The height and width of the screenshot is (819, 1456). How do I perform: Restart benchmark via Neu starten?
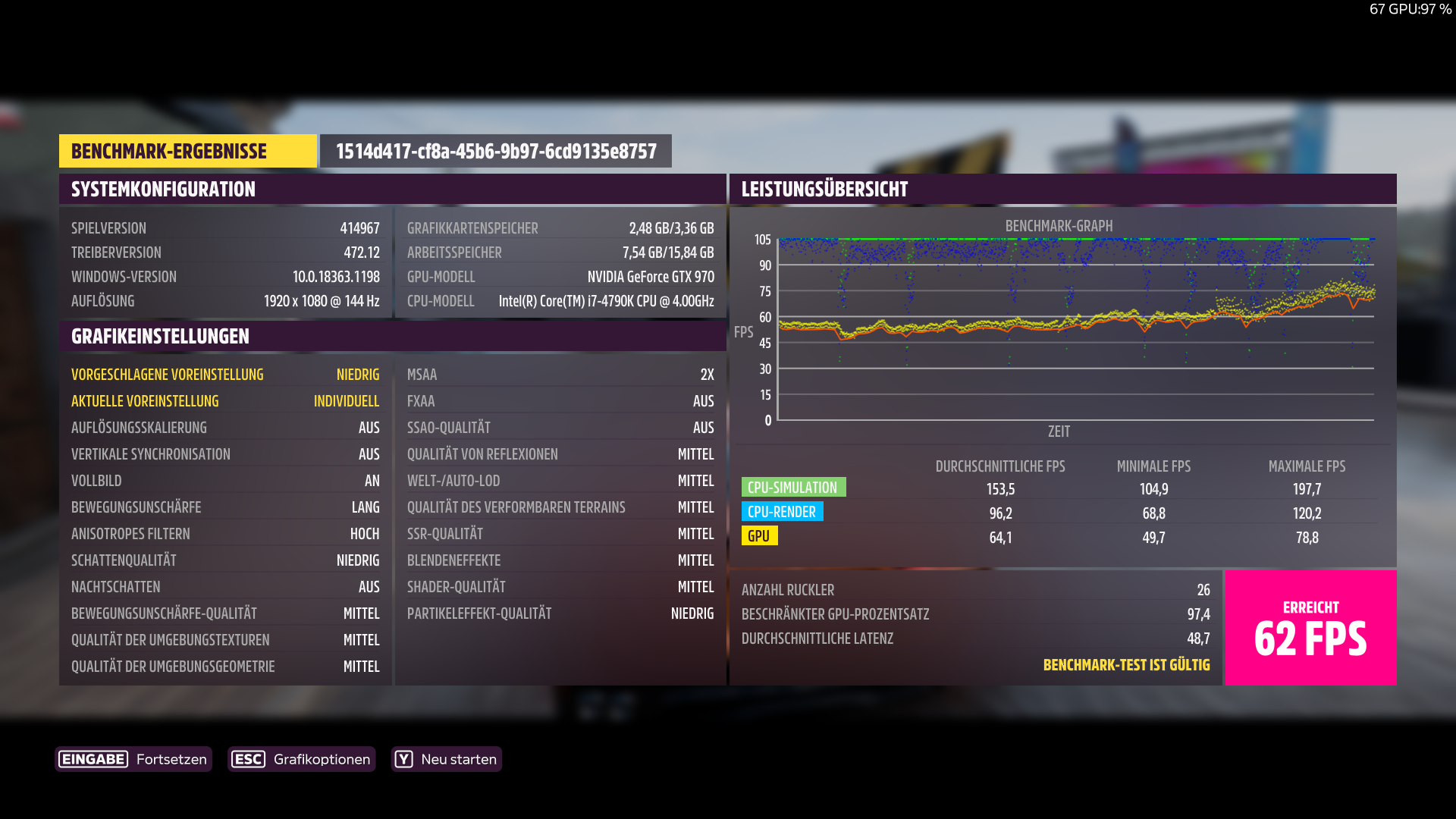coord(458,759)
